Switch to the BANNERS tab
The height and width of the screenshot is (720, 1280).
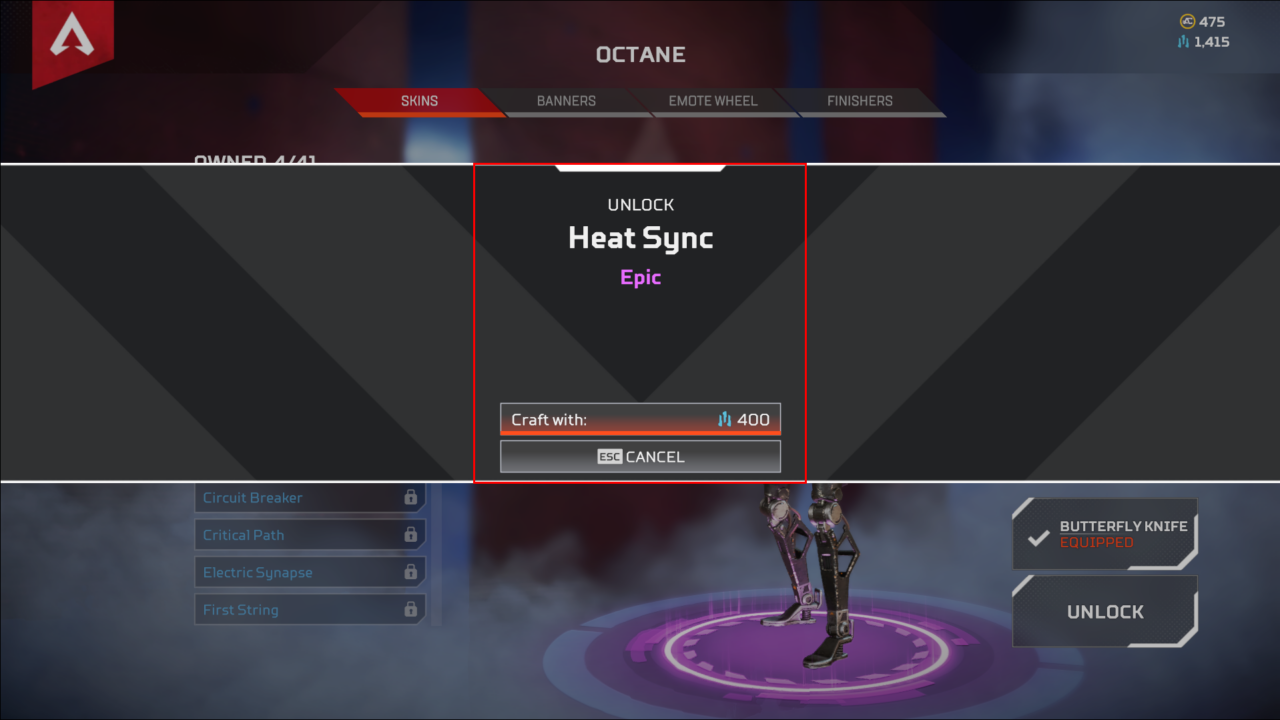coord(565,101)
